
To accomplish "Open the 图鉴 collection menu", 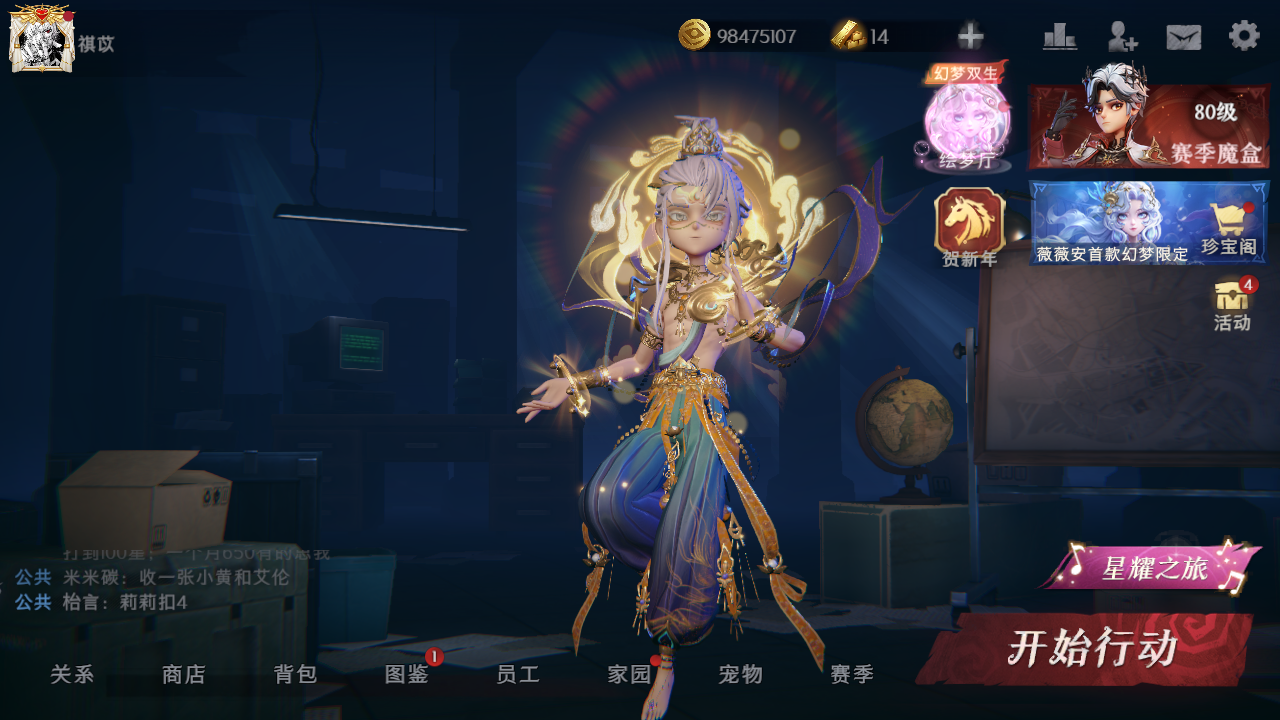I will coord(407,674).
